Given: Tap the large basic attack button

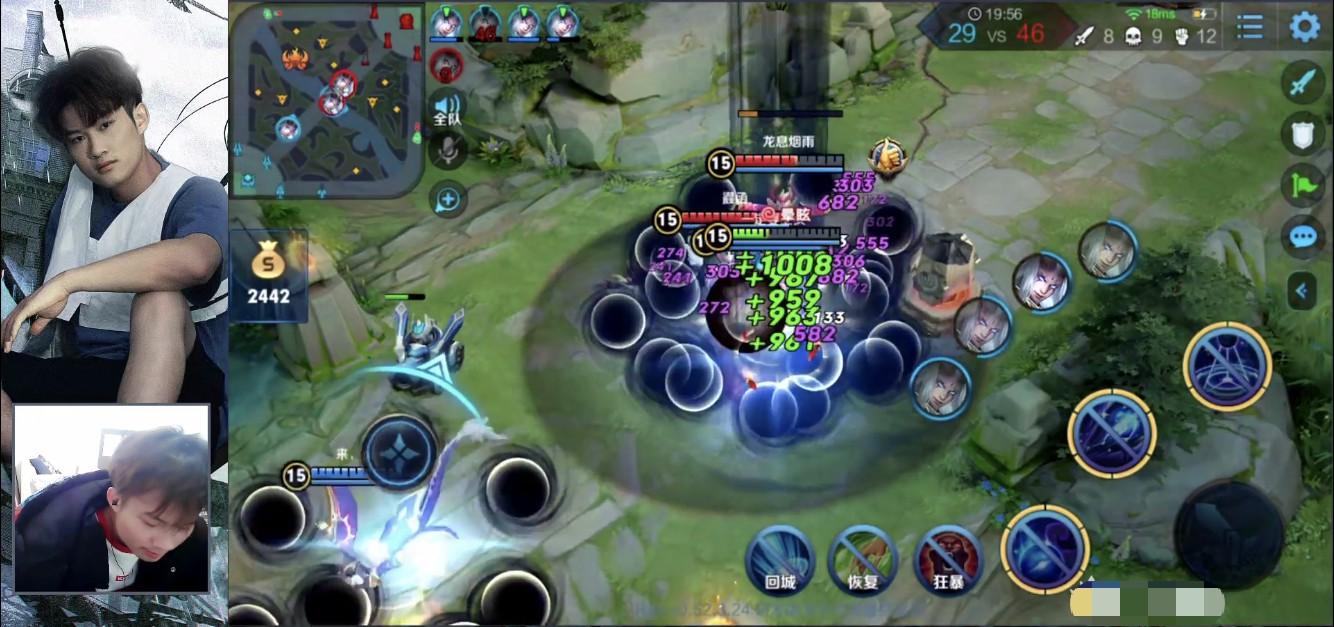Looking at the screenshot, I should point(1229,535).
